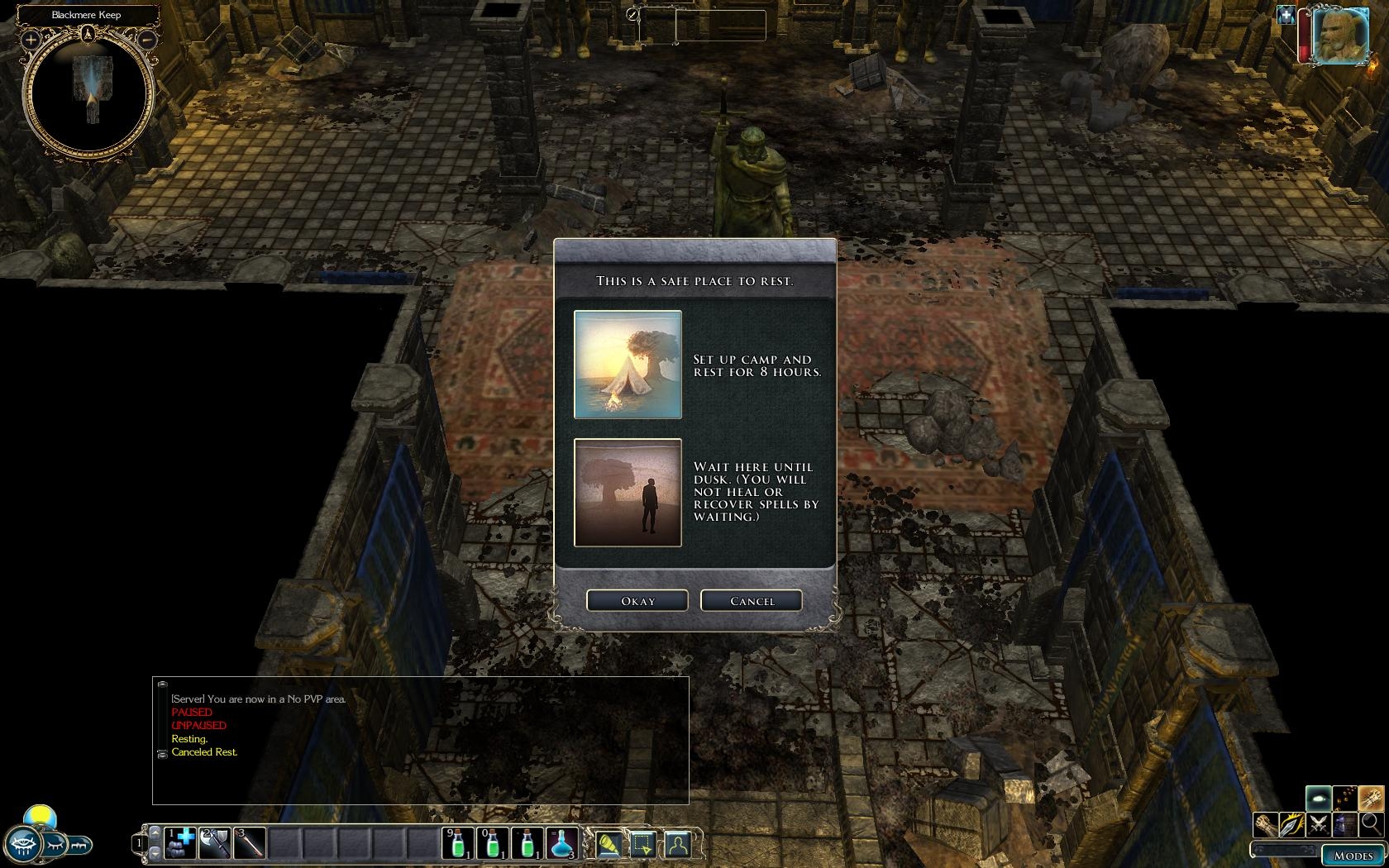Activate the dashed selection-box tool
The width and height of the screenshot is (1389, 868).
tap(642, 843)
